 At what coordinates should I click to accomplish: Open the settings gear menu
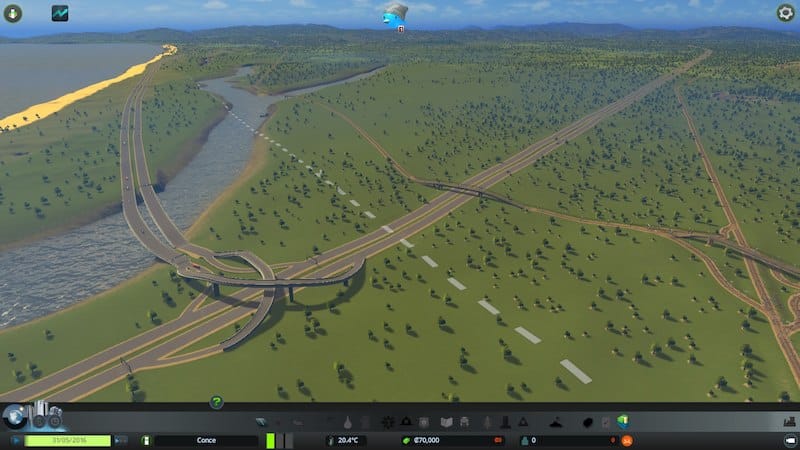[786, 13]
